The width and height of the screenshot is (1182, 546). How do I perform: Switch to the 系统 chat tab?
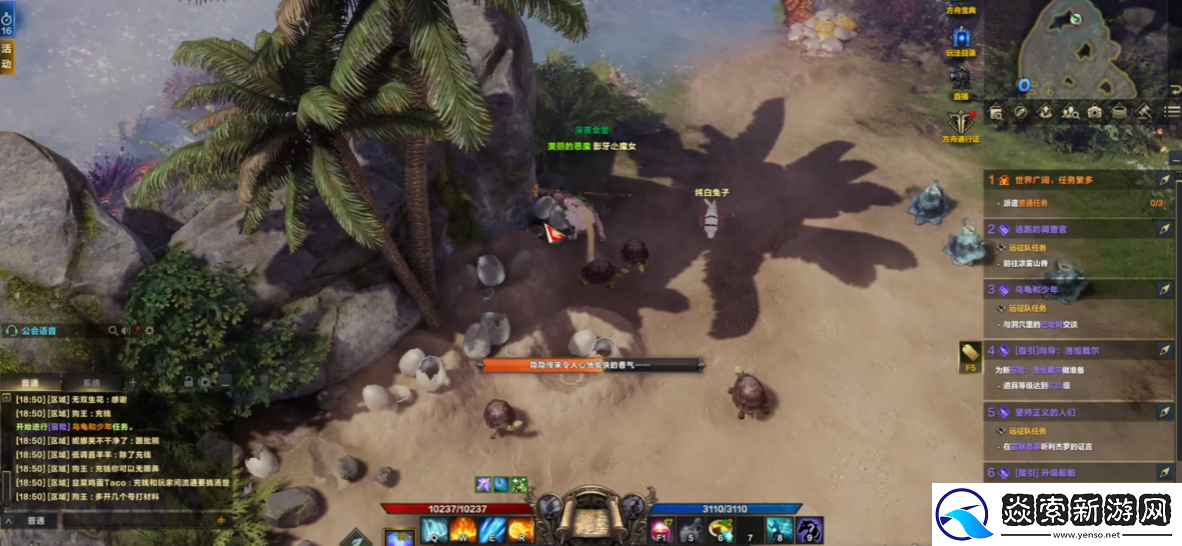tap(91, 382)
